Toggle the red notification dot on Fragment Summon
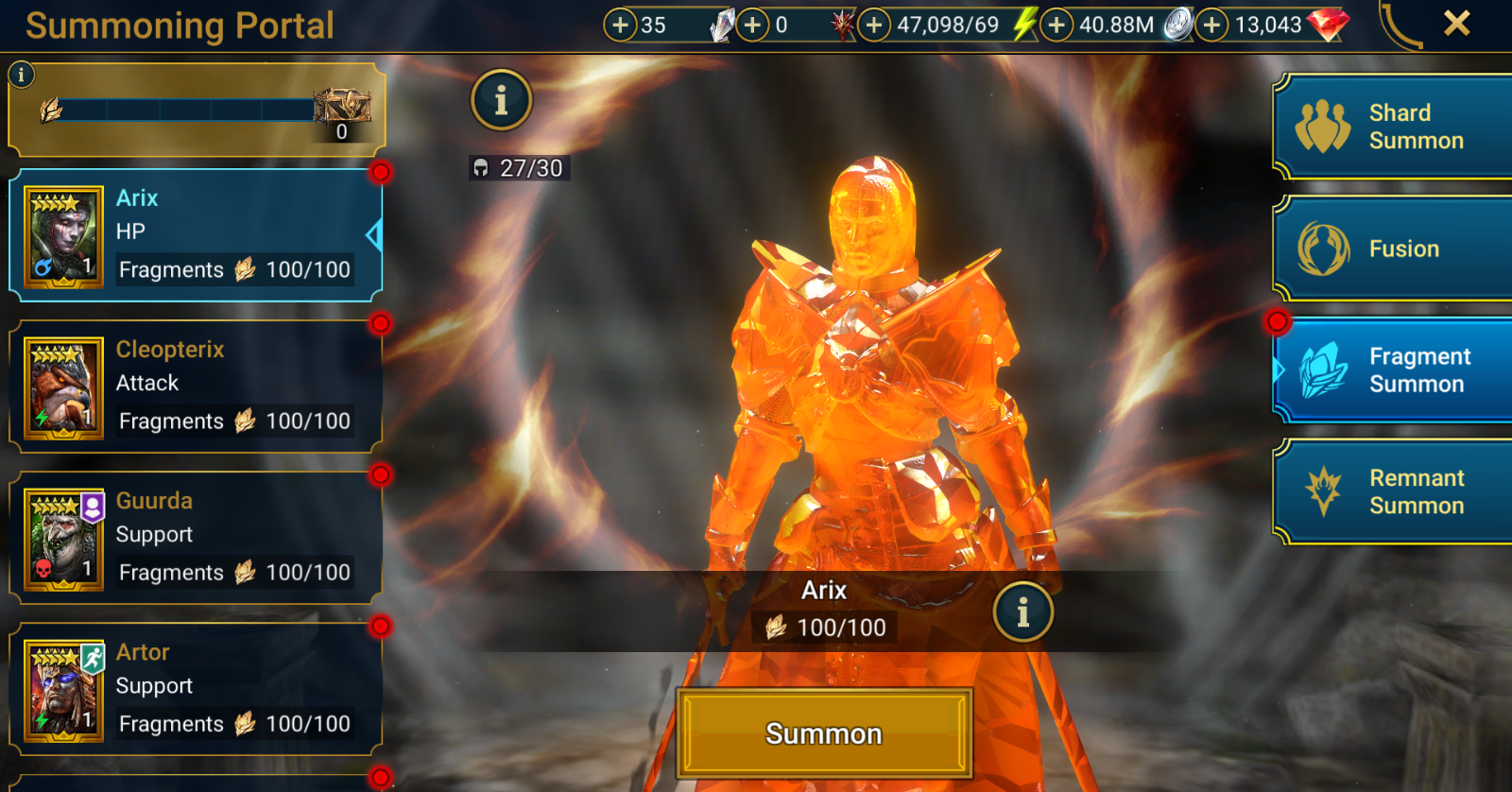 point(1278,322)
